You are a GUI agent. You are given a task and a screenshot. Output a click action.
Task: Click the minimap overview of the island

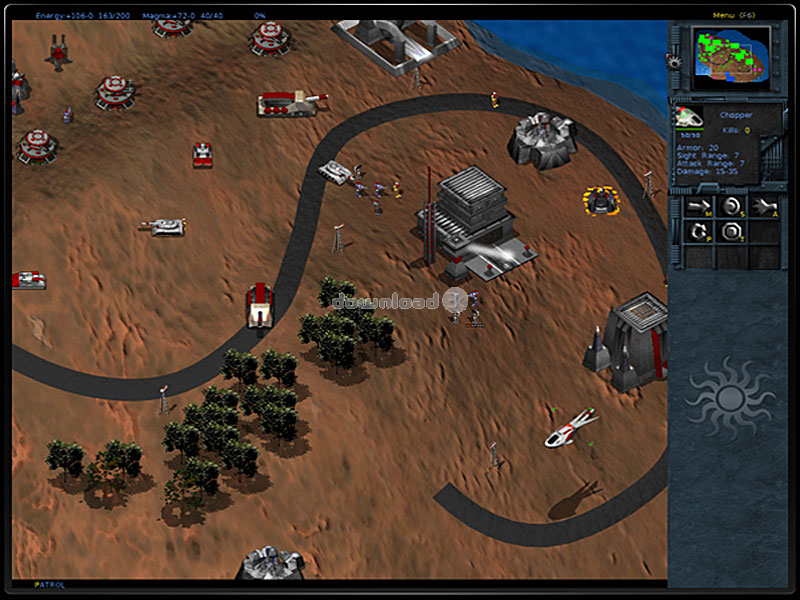(x=733, y=52)
